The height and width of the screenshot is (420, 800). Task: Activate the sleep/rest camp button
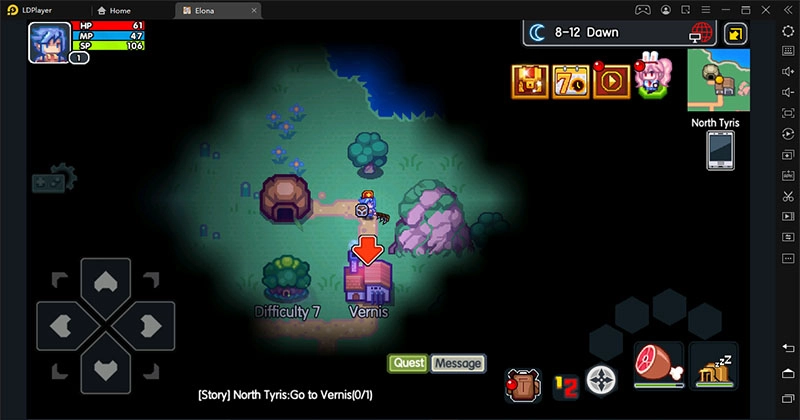click(713, 369)
